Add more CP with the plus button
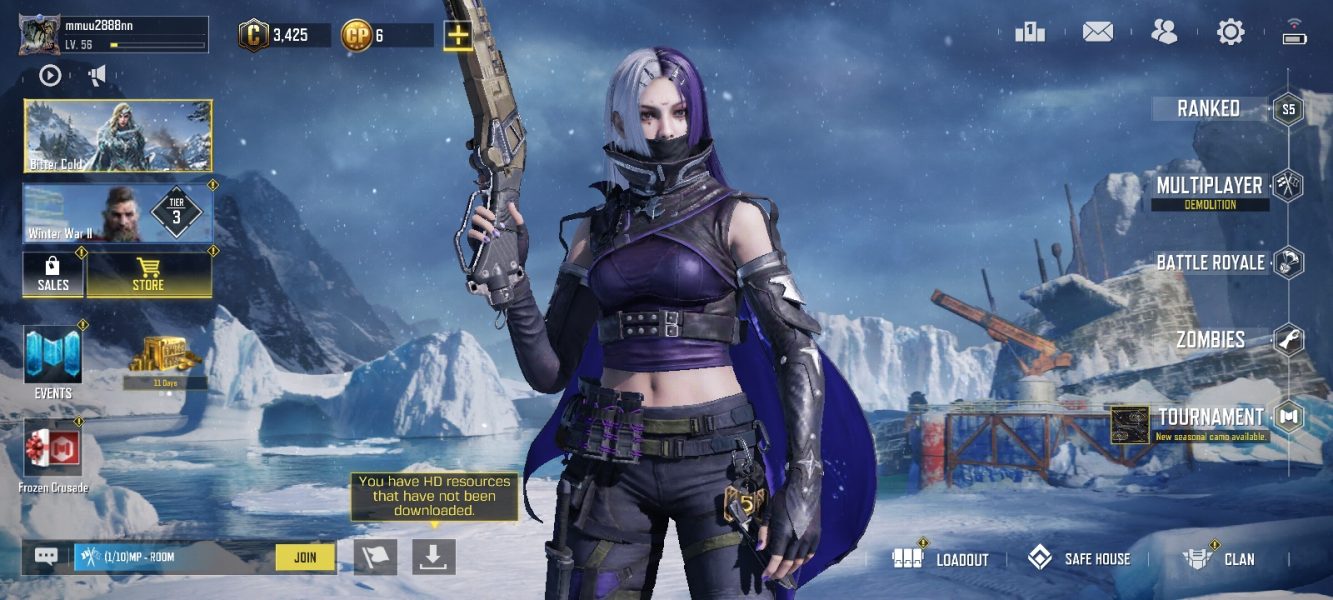Screen dimensions: 1333x600 click(x=458, y=35)
